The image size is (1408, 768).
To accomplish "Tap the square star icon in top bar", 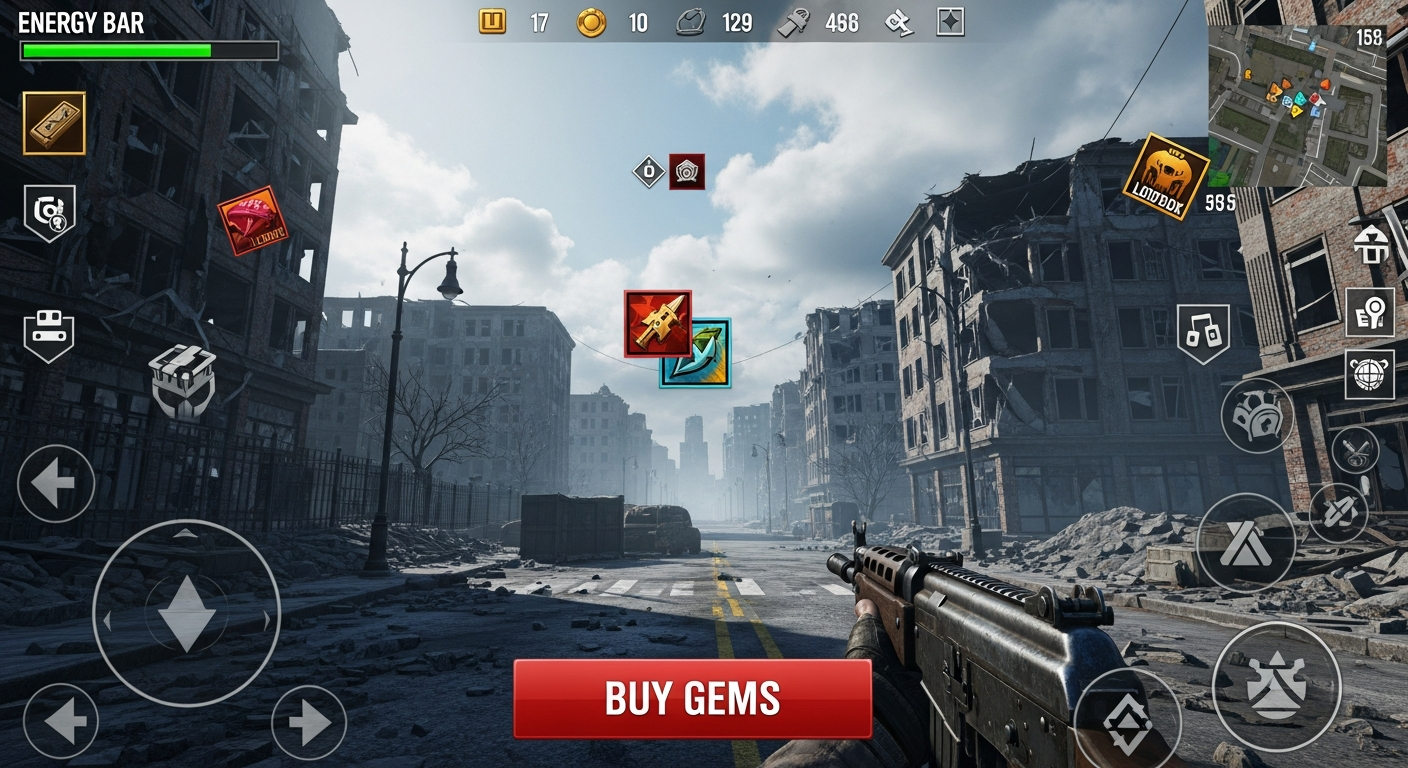I will click(x=950, y=22).
